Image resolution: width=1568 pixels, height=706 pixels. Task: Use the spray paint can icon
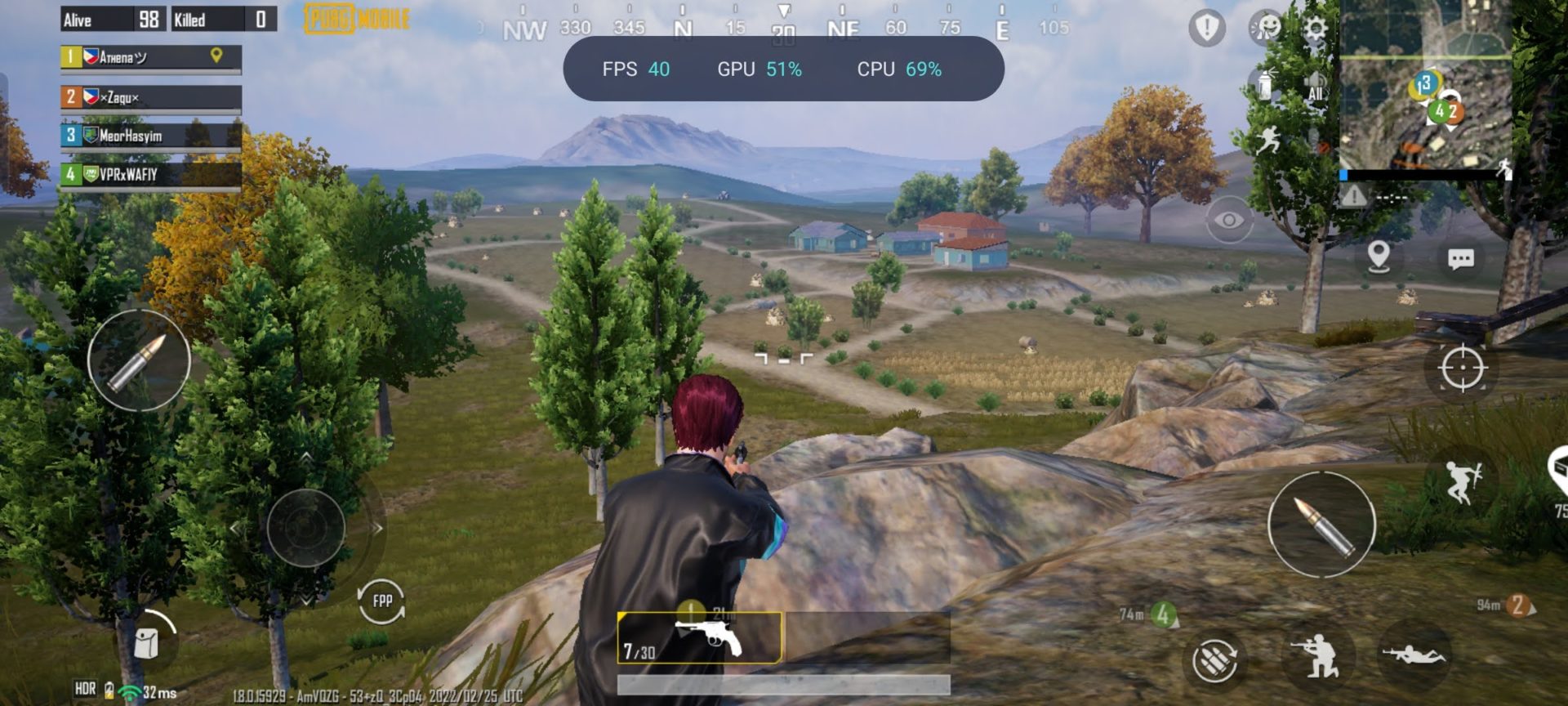click(x=1263, y=84)
